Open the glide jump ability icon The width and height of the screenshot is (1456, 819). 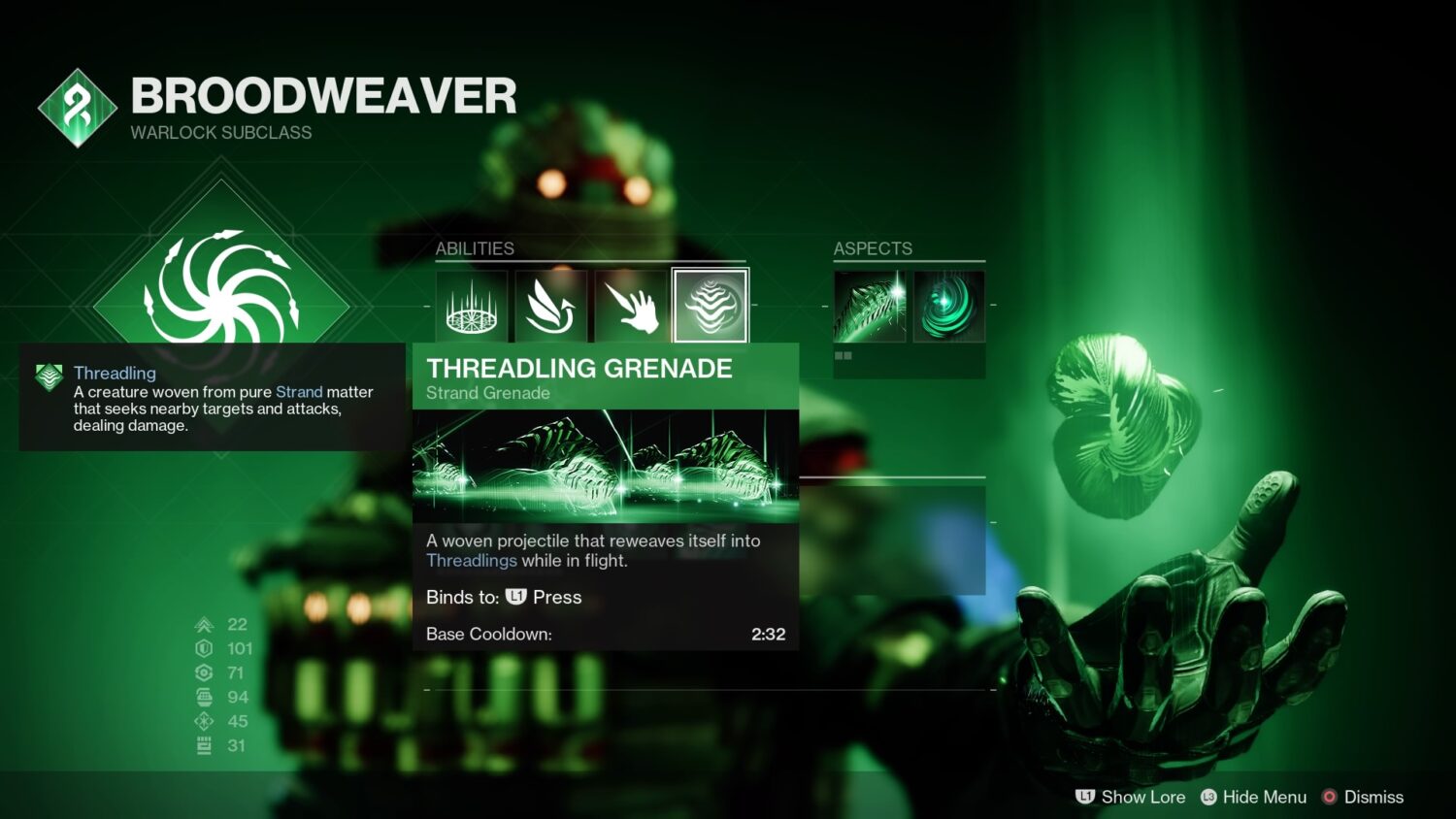tap(551, 304)
